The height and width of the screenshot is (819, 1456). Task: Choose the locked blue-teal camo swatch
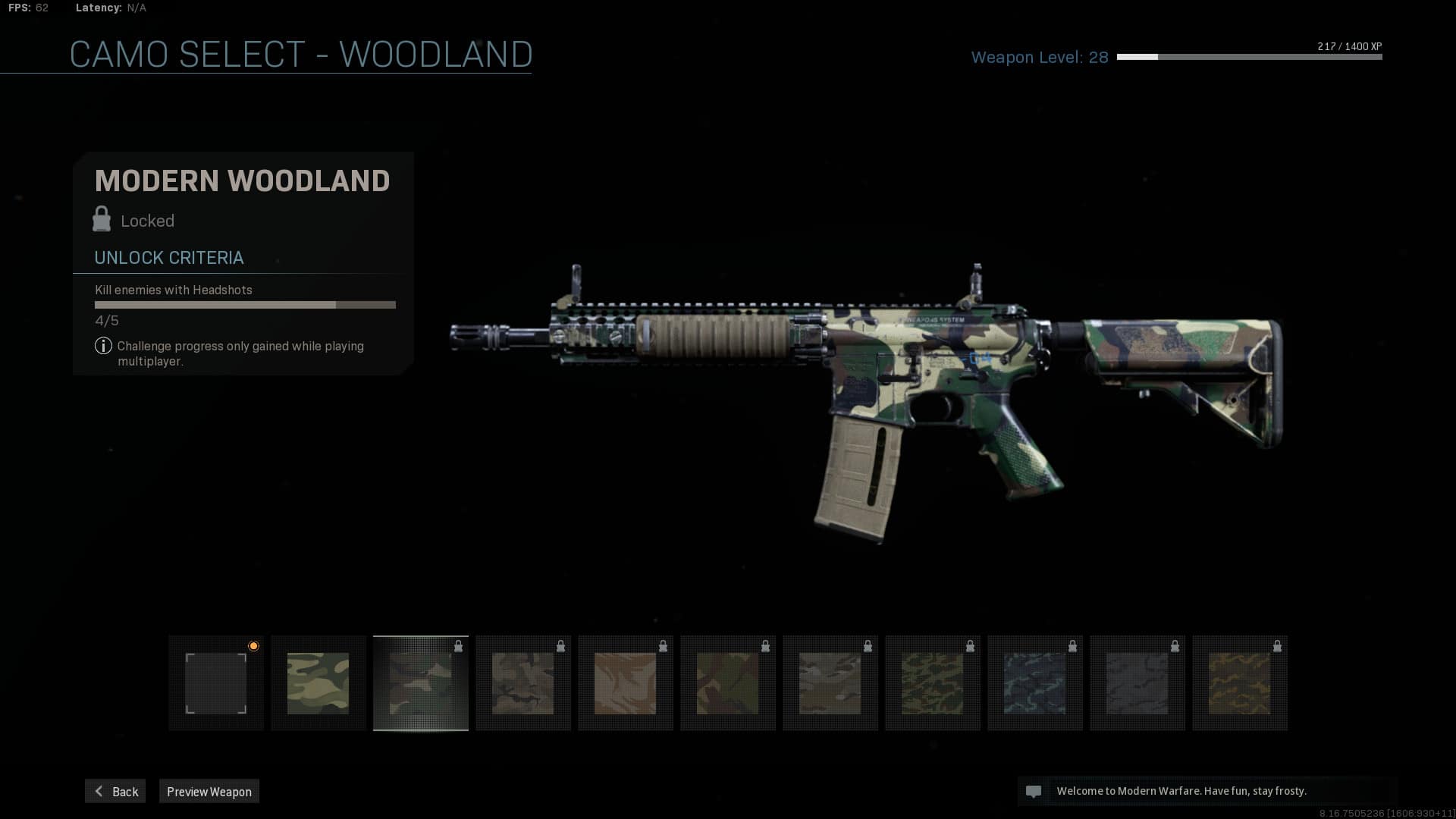[x=1035, y=683]
